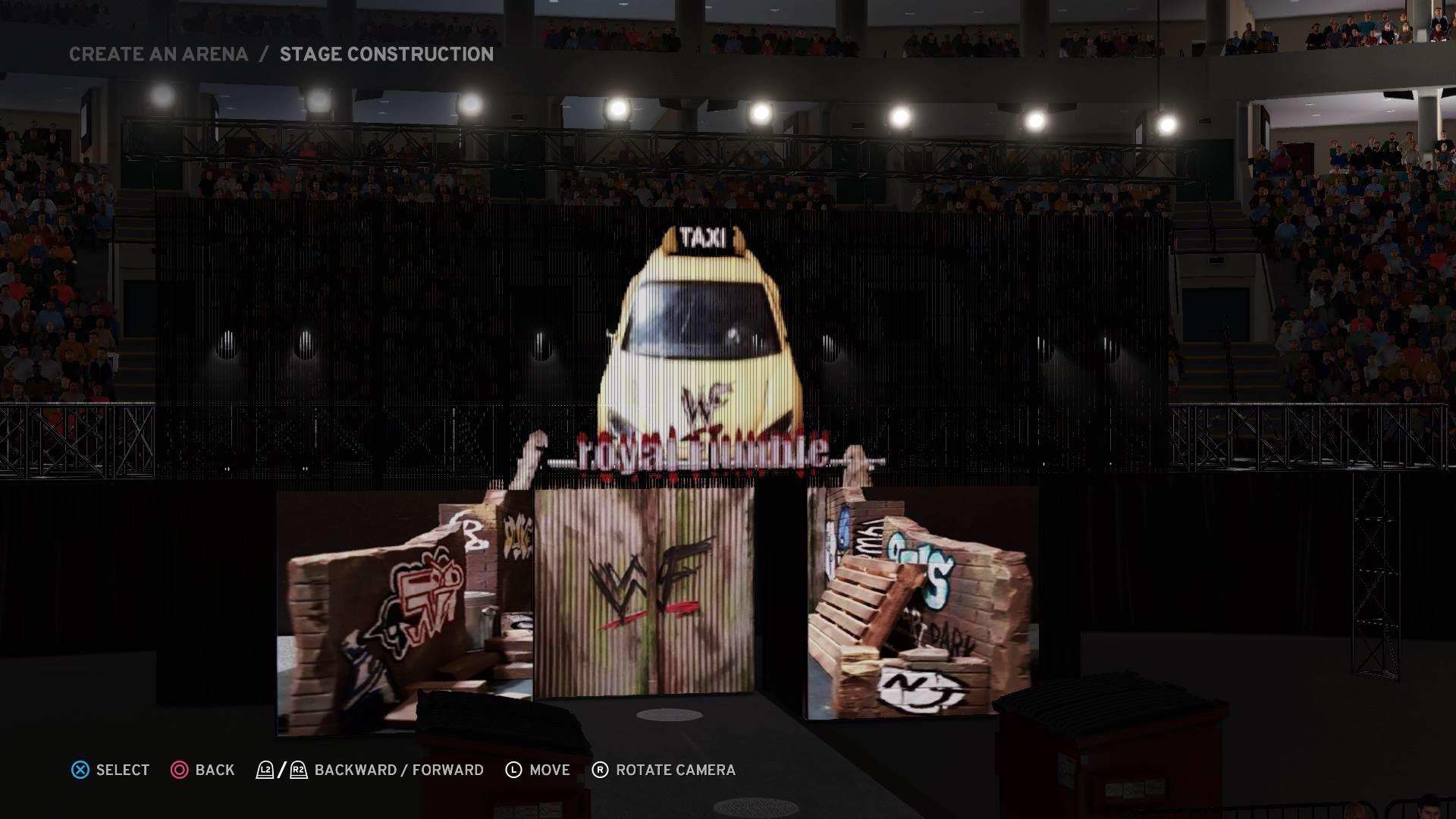Click the ROTATE CAMERA label text

coord(673,770)
